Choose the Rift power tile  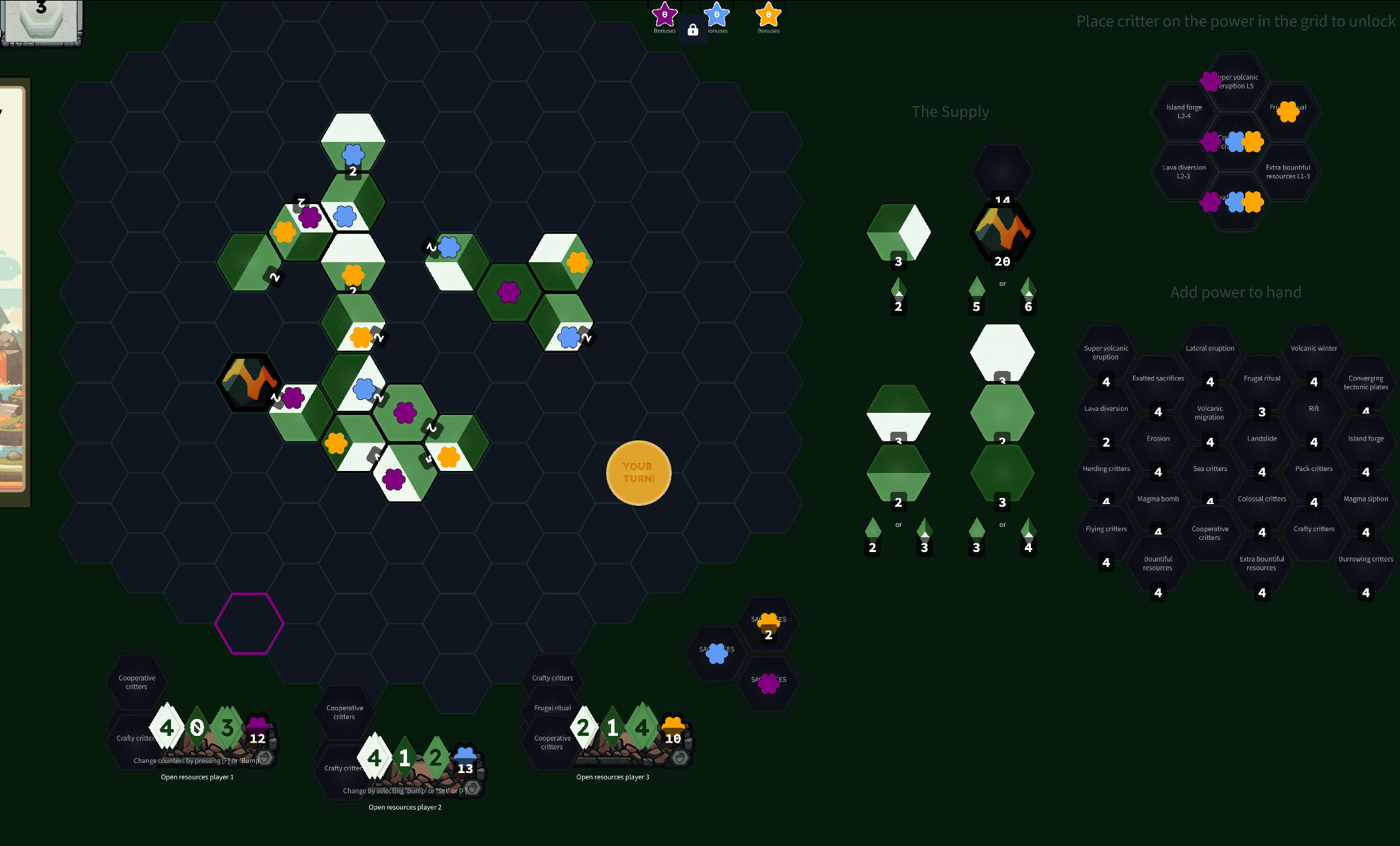click(1313, 415)
